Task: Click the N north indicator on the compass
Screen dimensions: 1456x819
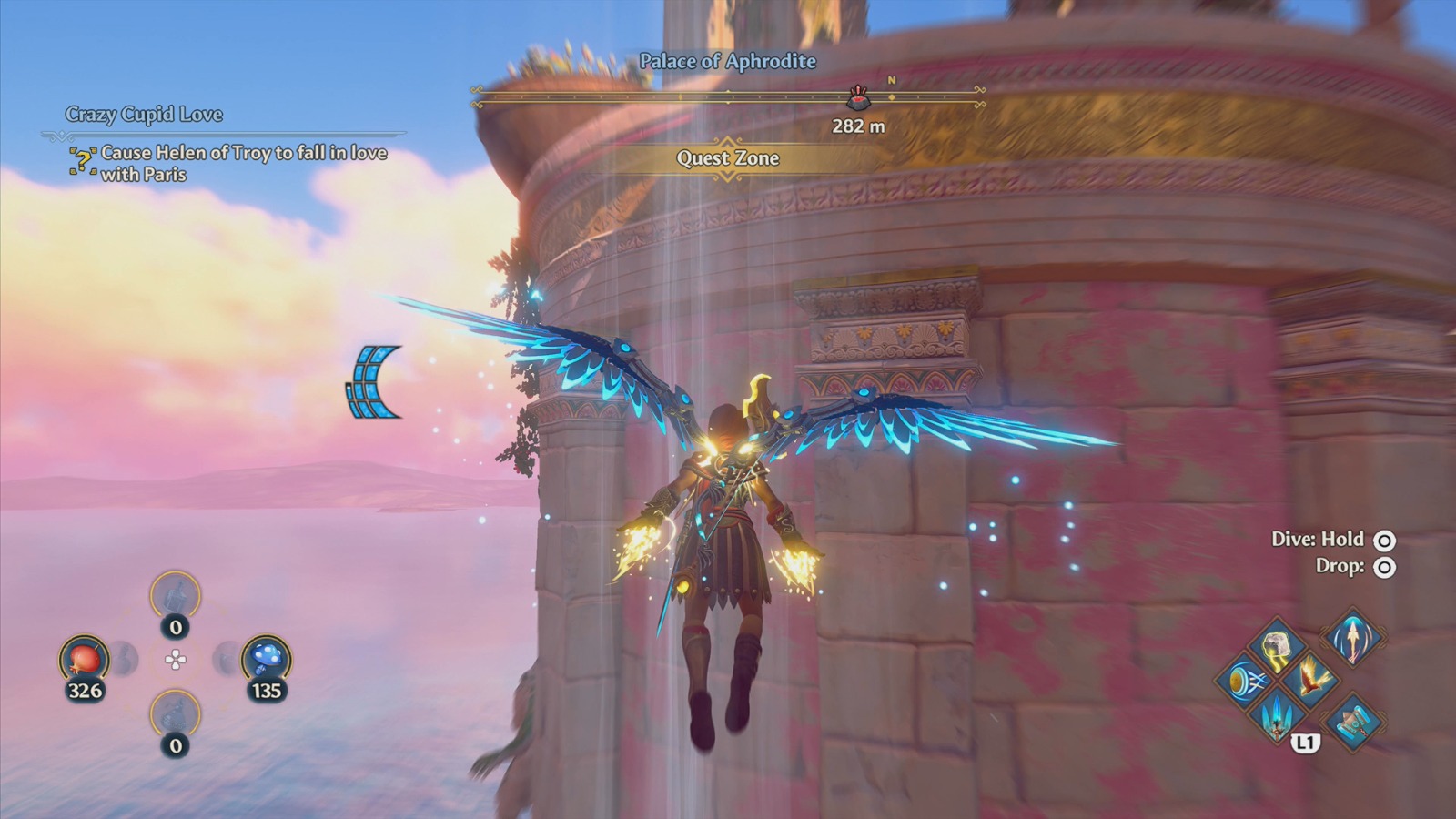Action: coord(892,79)
